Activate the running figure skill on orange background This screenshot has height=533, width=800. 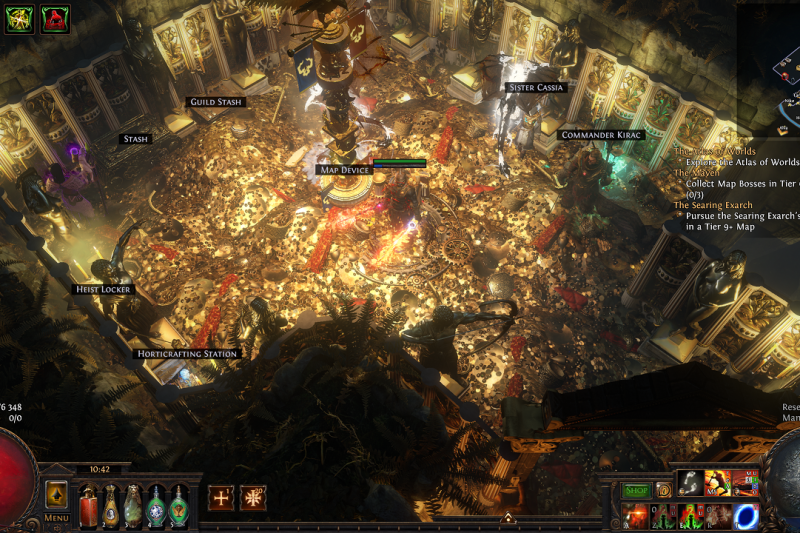[718, 482]
